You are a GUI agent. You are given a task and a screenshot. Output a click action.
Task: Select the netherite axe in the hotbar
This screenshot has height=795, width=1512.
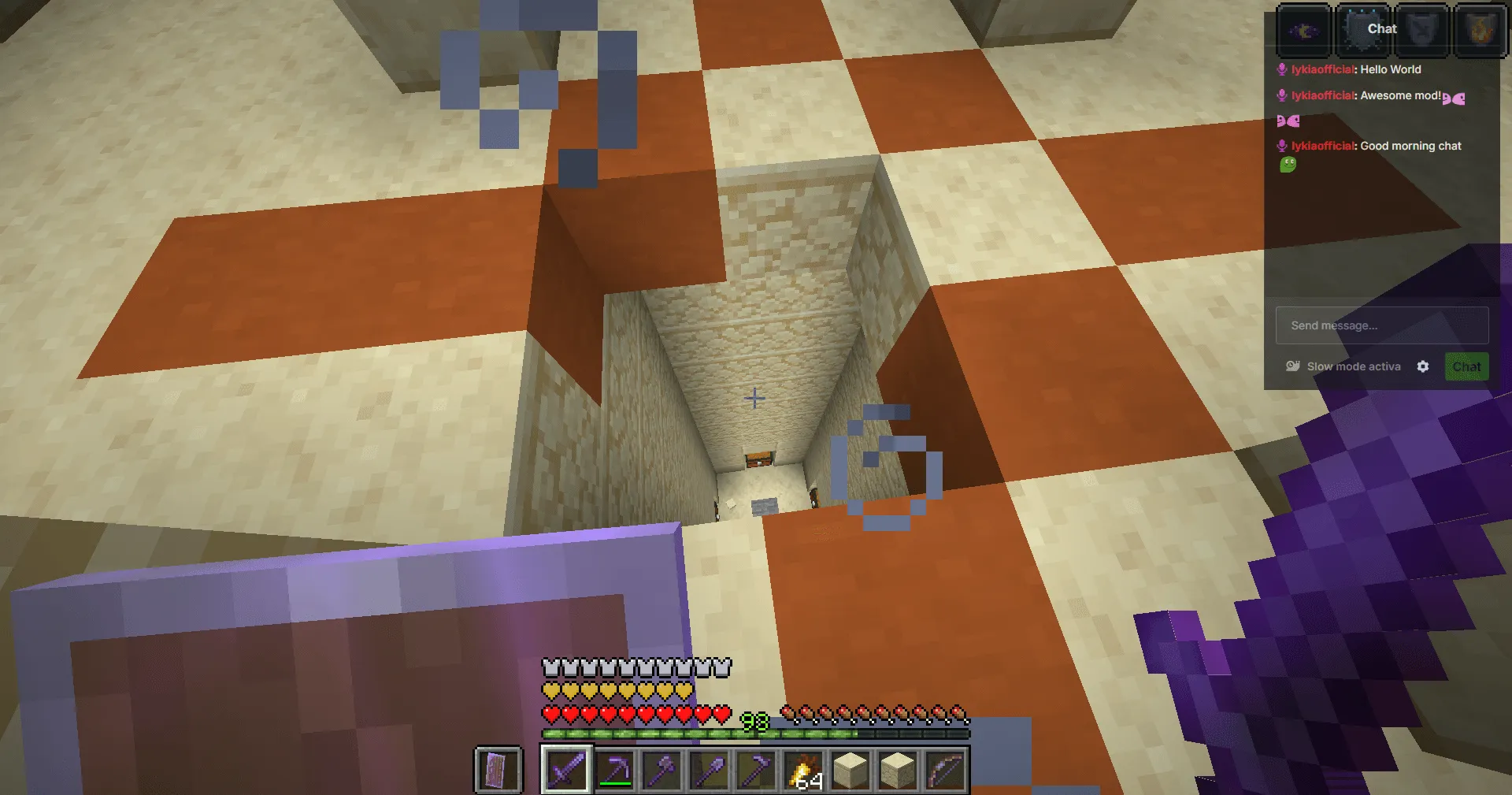660,768
